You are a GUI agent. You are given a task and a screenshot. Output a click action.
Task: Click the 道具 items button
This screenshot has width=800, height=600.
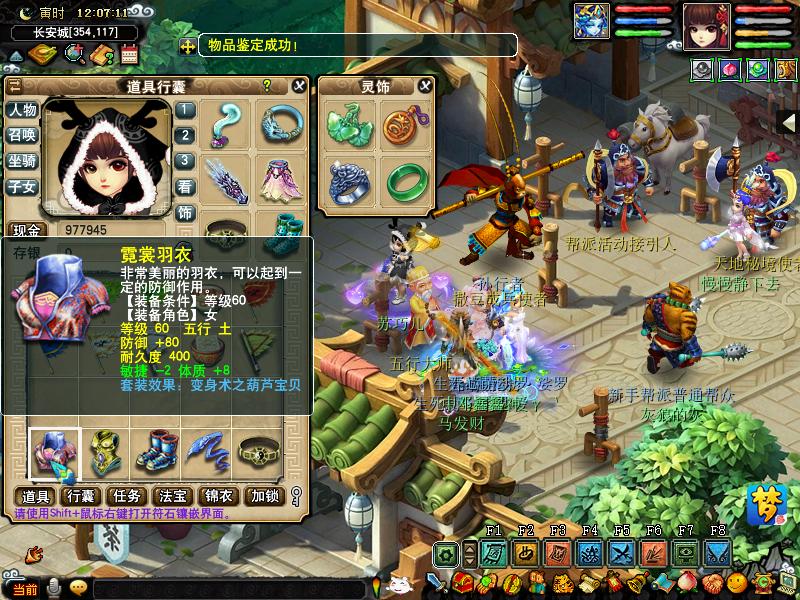pyautogui.click(x=35, y=496)
